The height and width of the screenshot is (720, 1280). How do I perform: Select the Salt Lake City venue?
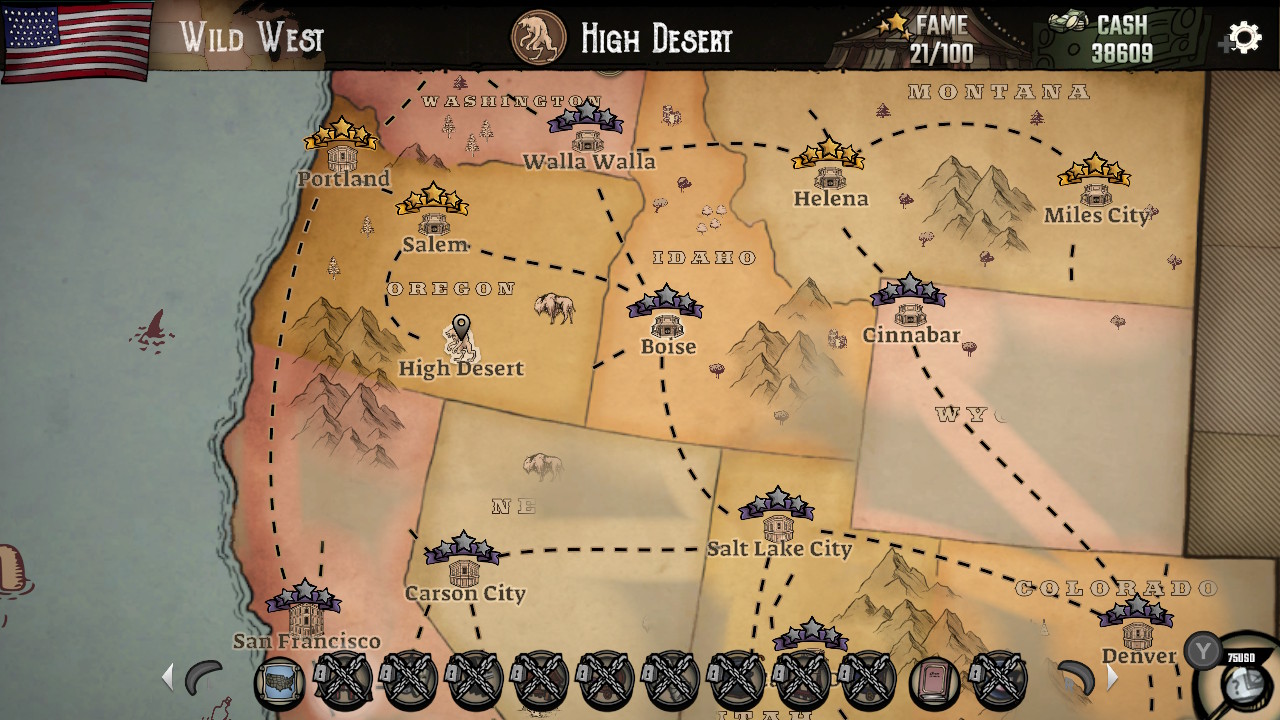pyautogui.click(x=778, y=520)
